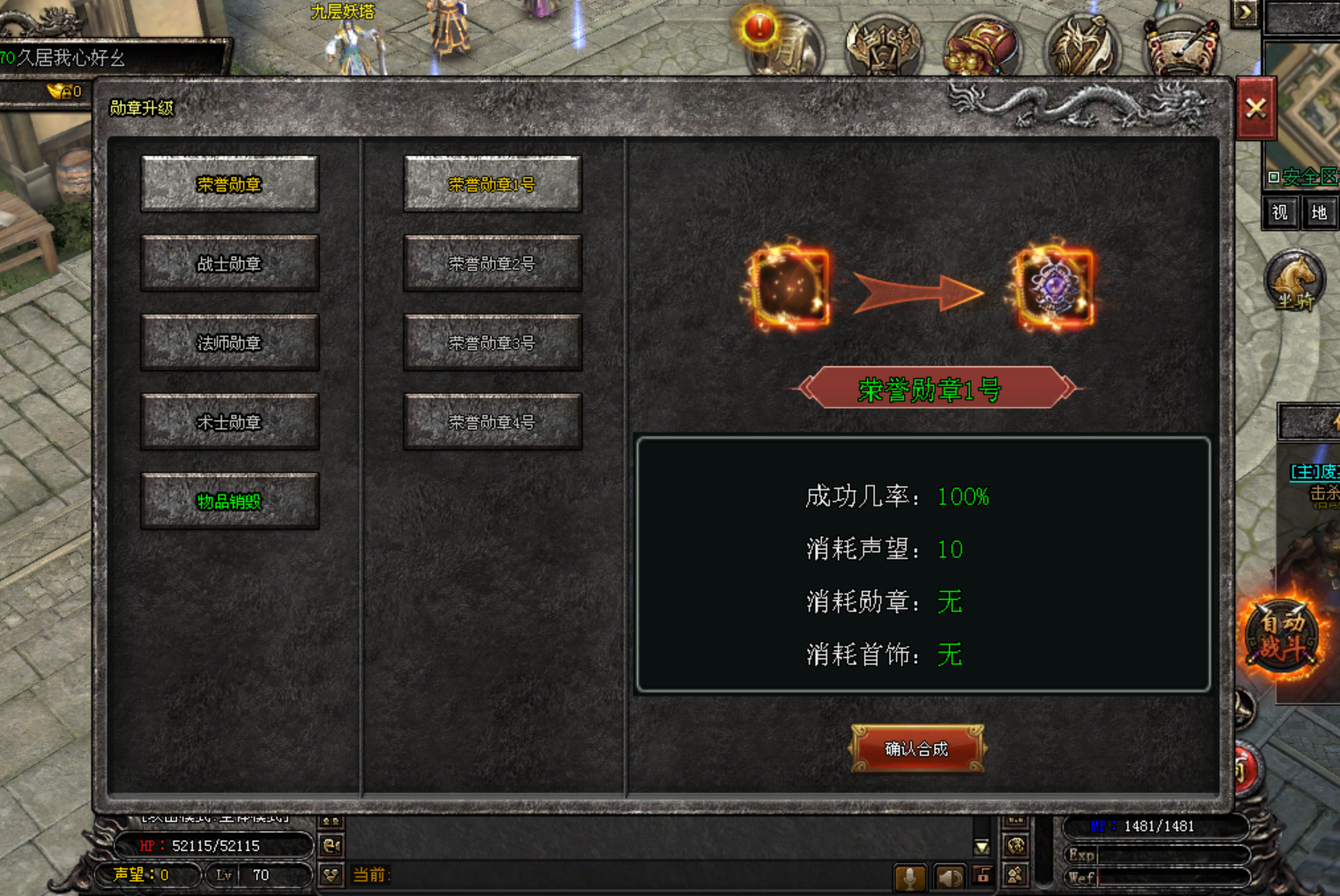Click the microphone icon near chat bar
Screen dimensions: 1340x896
coord(912,877)
